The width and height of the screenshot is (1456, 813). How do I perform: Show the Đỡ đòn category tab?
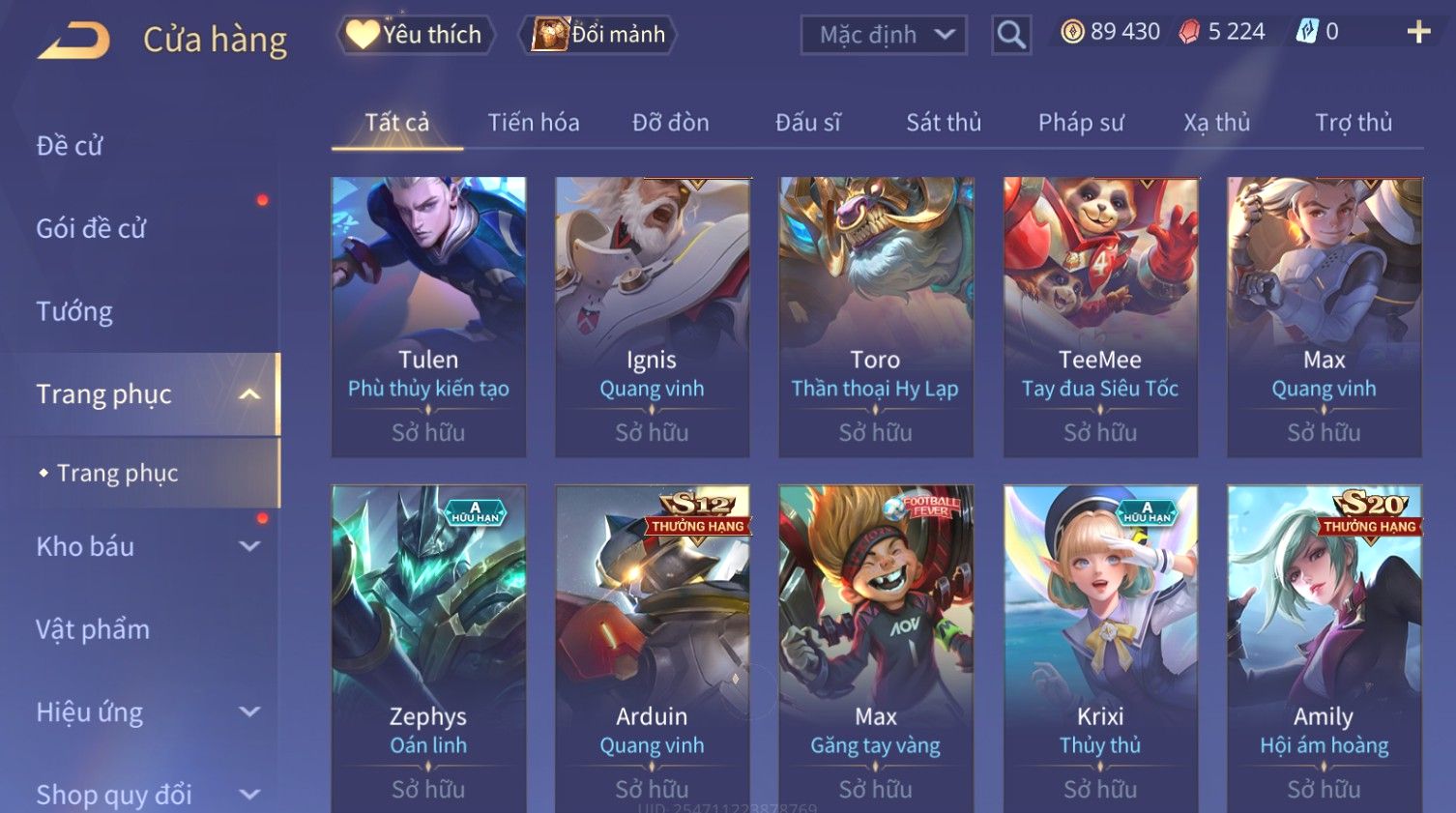pyautogui.click(x=670, y=123)
